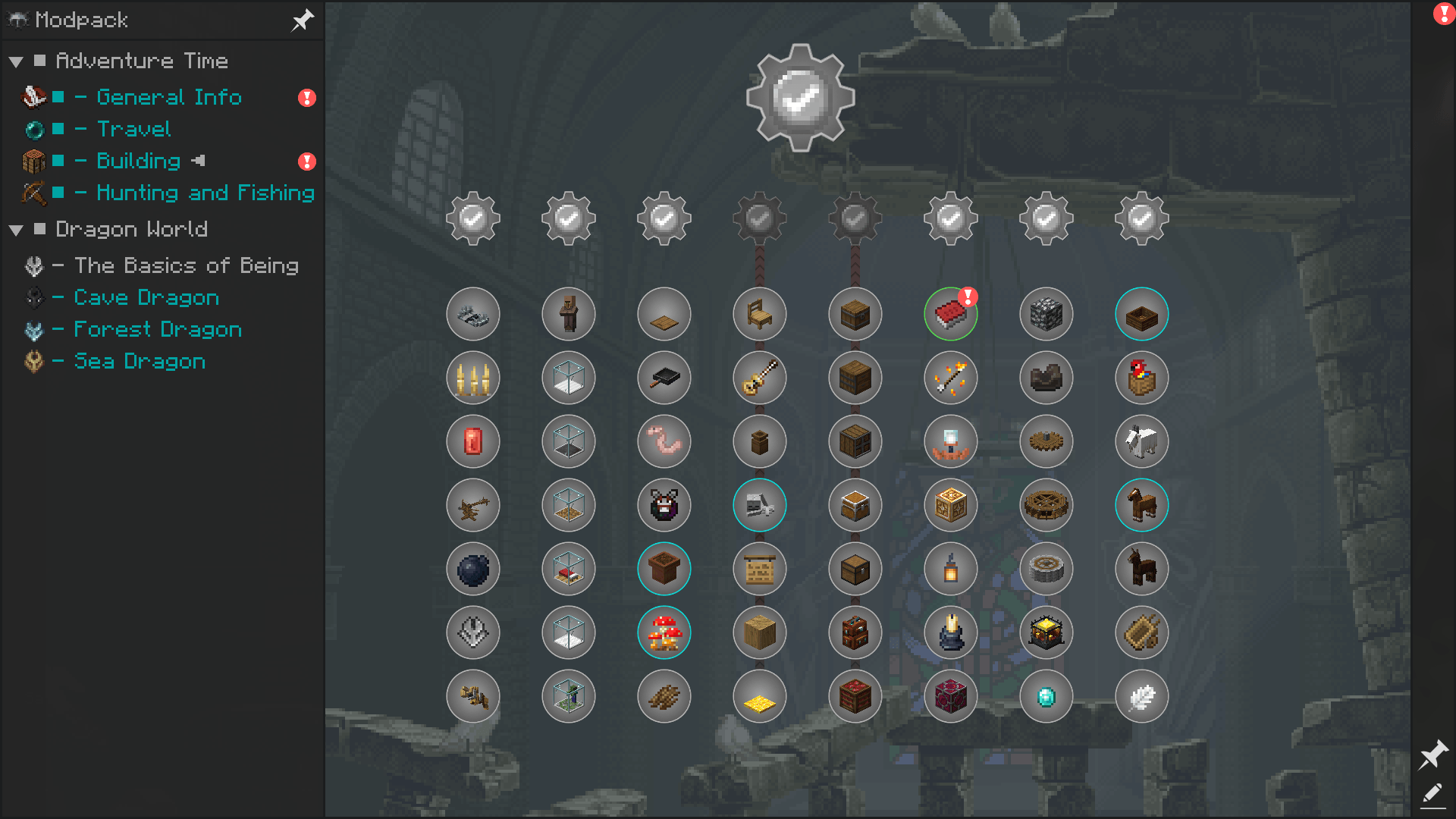Select the diamond quest icon
The height and width of the screenshot is (819, 1456).
tap(1046, 696)
